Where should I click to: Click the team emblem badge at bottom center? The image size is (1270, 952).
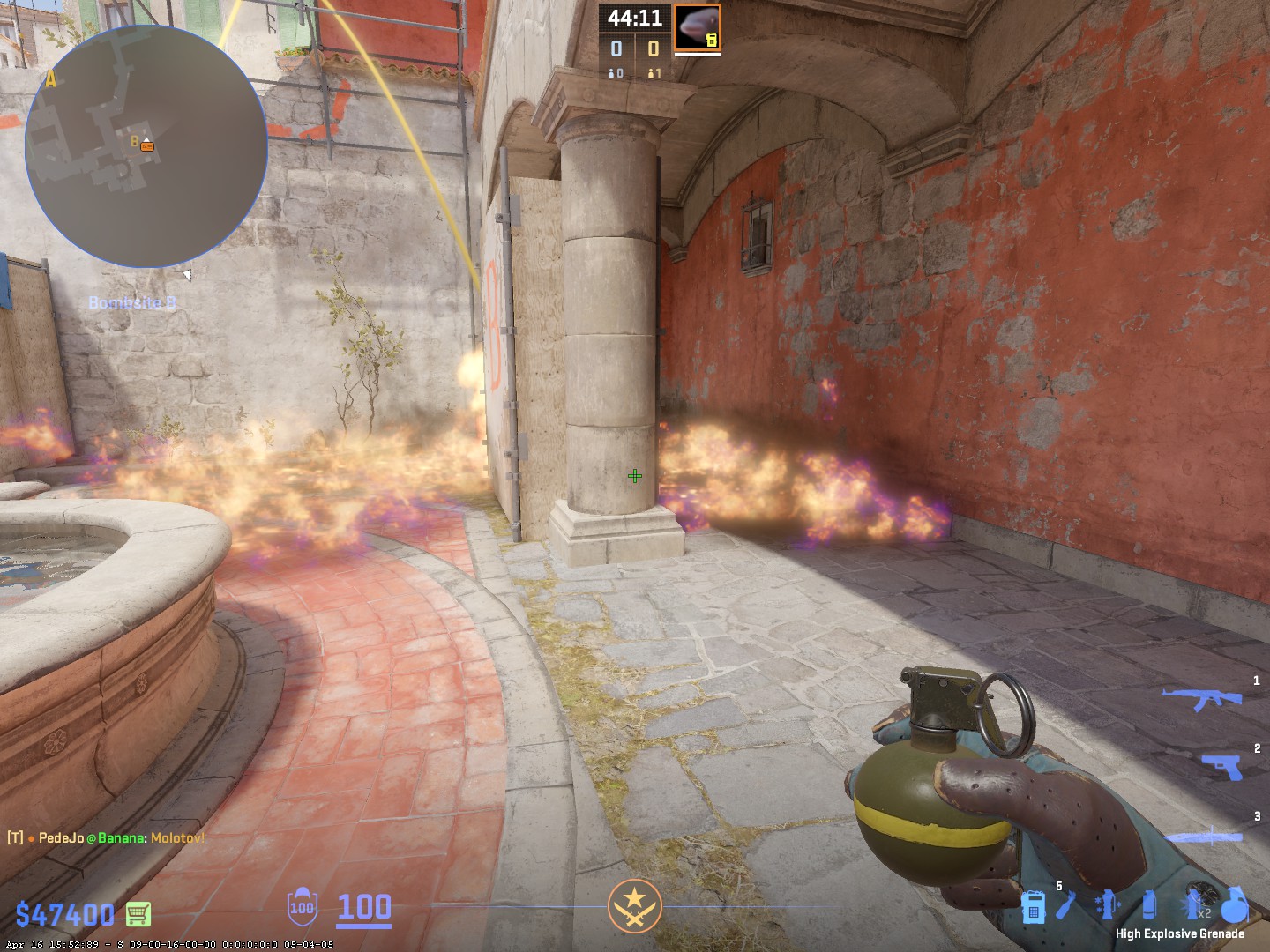pyautogui.click(x=634, y=906)
